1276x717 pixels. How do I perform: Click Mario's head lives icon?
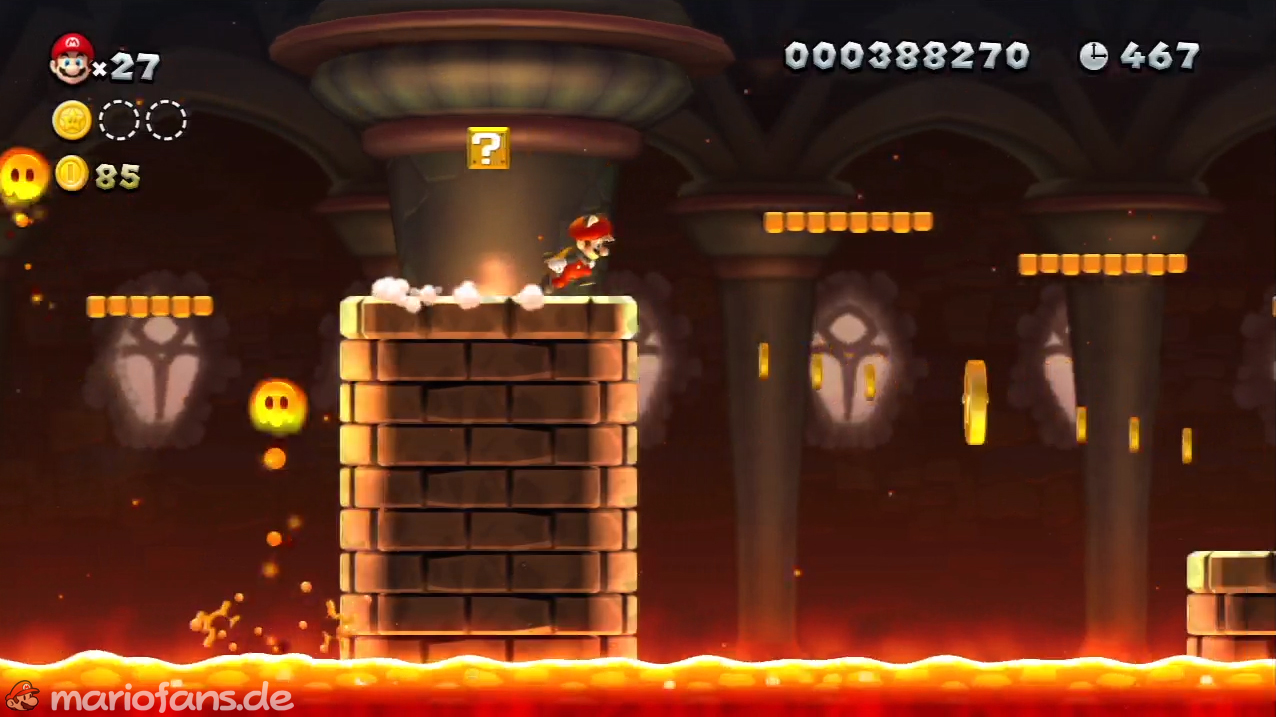pos(71,58)
